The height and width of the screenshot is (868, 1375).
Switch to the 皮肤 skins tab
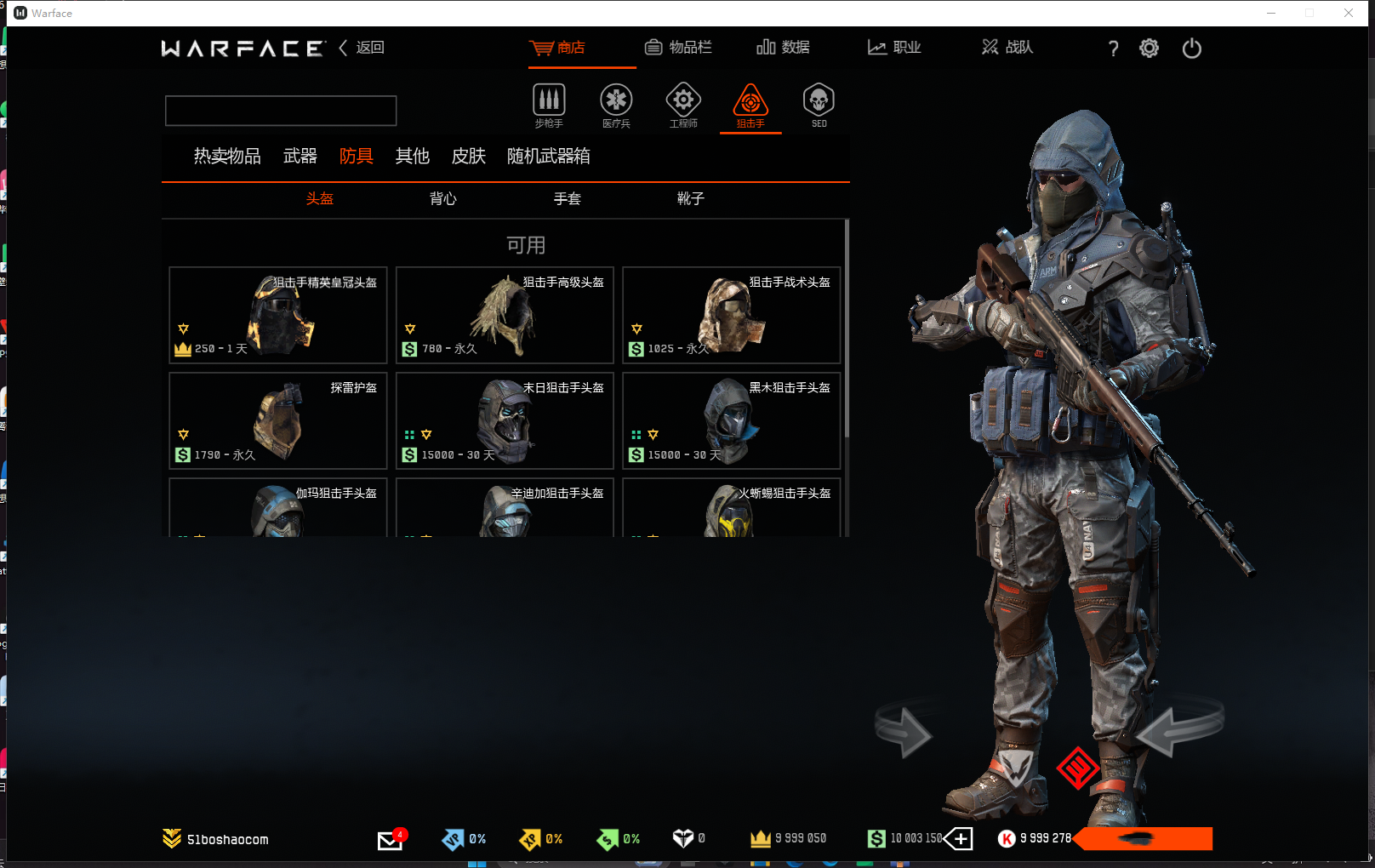coord(468,157)
